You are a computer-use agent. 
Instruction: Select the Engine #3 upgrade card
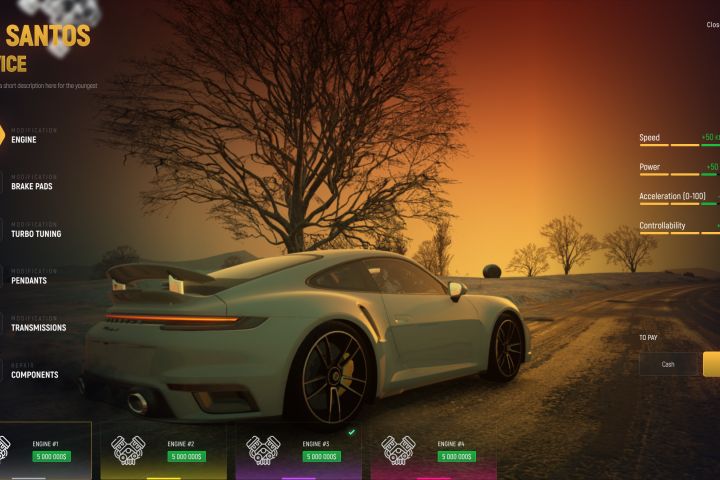[x=298, y=450]
